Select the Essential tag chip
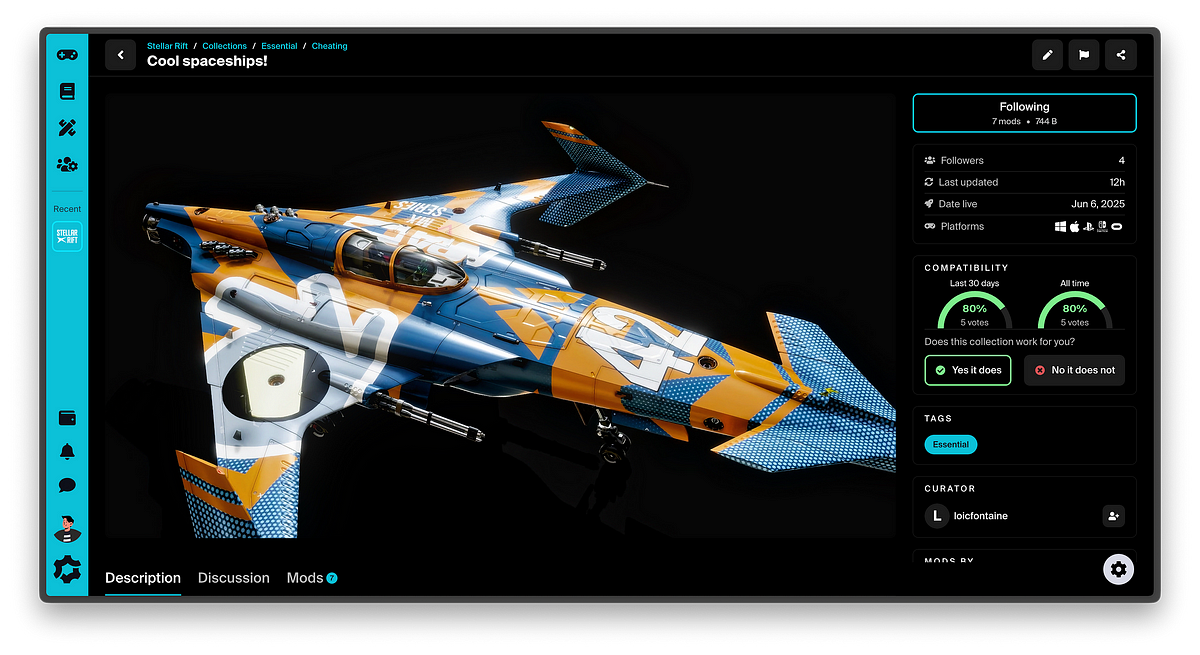The height and width of the screenshot is (655, 1200). pos(950,444)
